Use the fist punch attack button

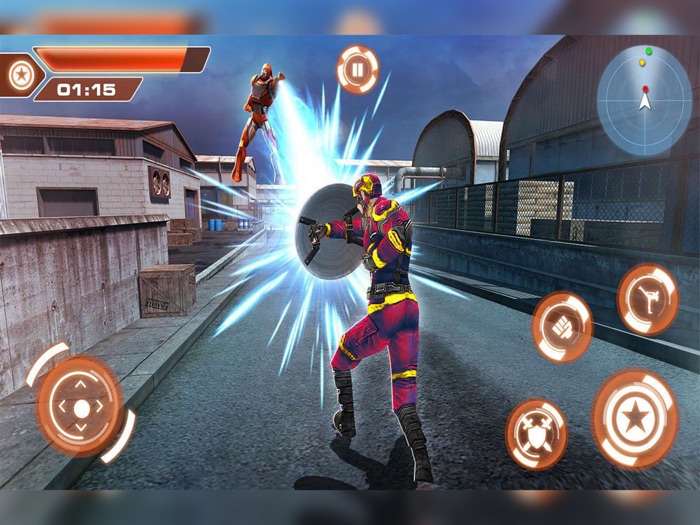coord(562,327)
